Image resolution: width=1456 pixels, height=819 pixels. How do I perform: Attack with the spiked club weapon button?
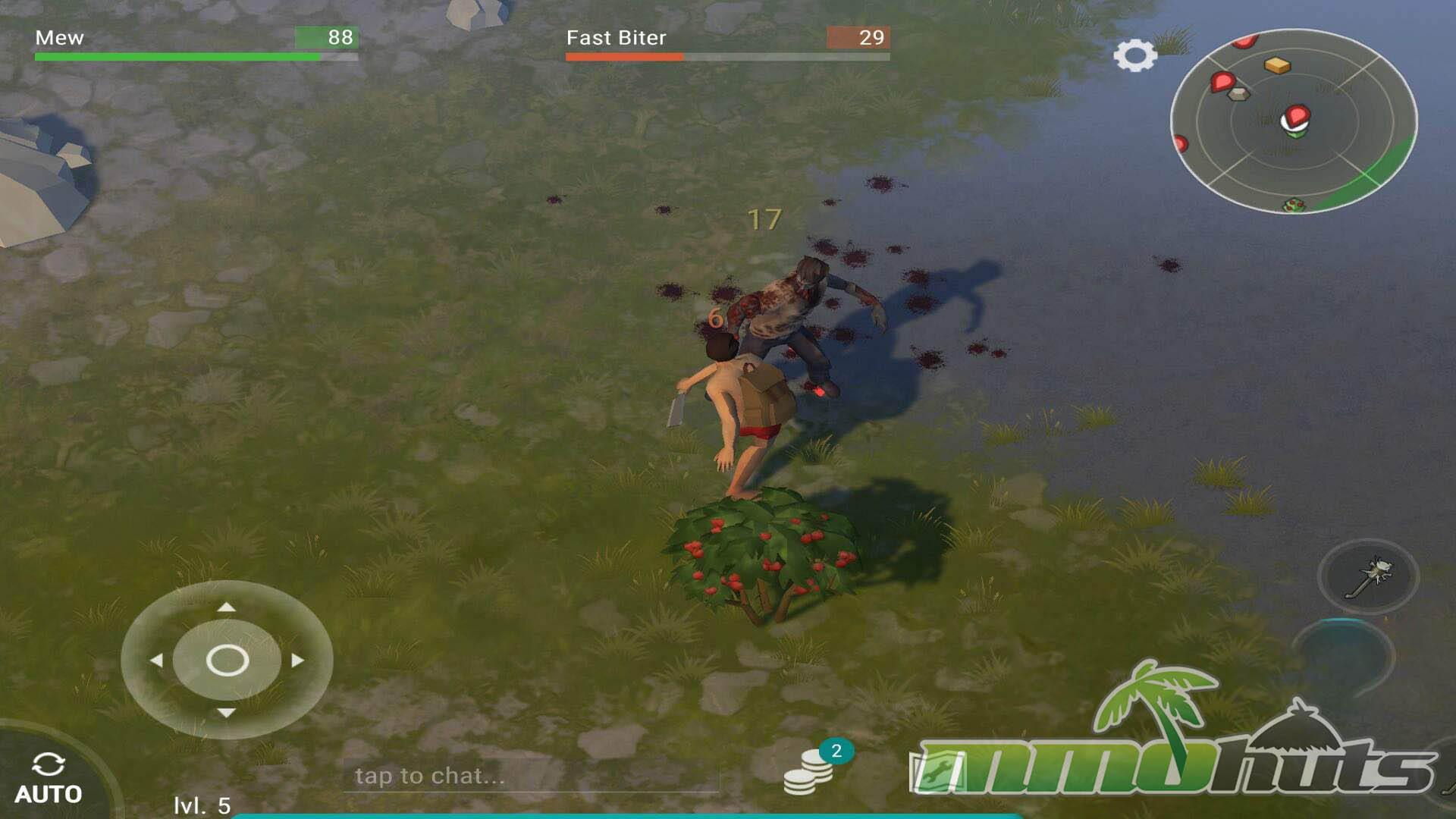[x=1368, y=576]
